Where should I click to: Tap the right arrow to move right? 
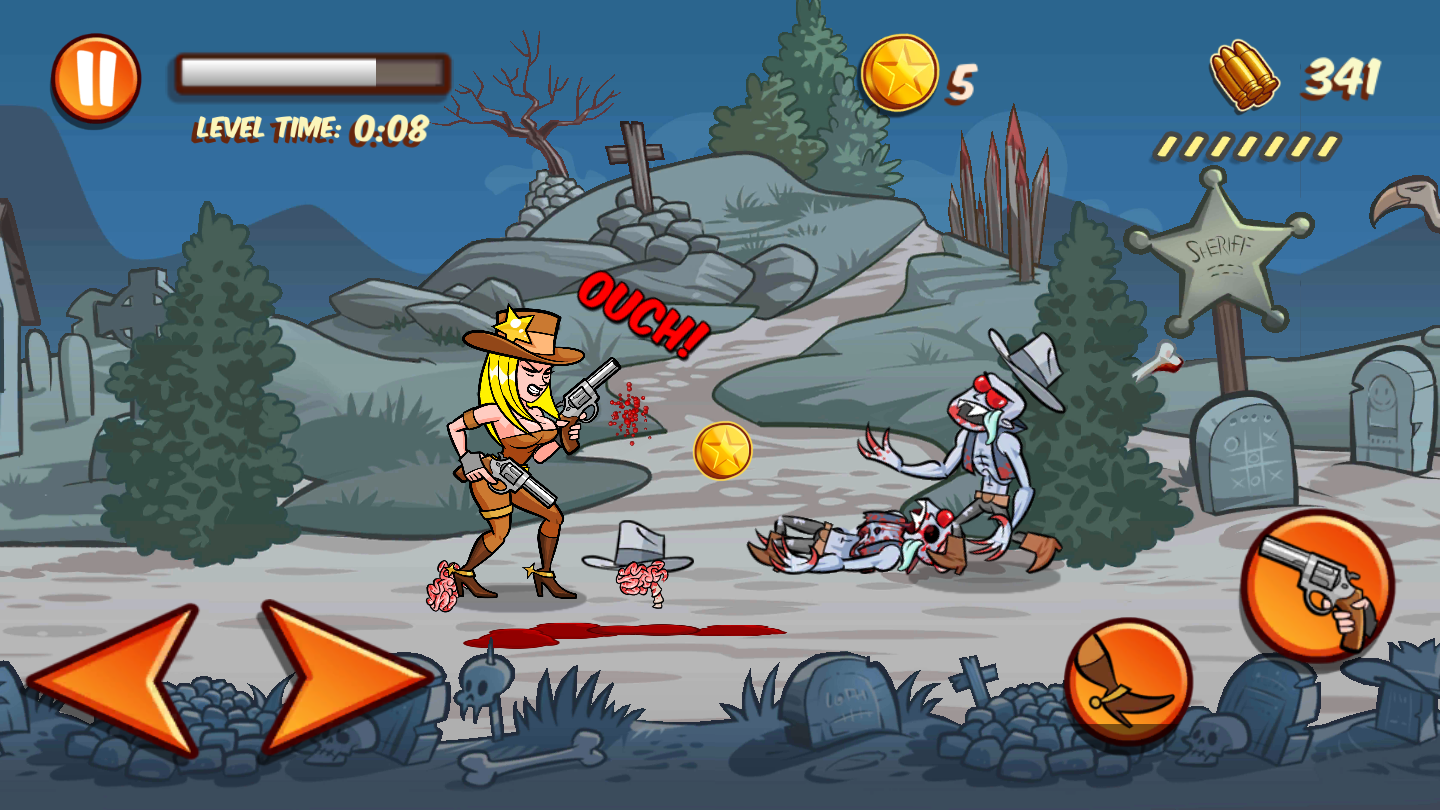340,678
